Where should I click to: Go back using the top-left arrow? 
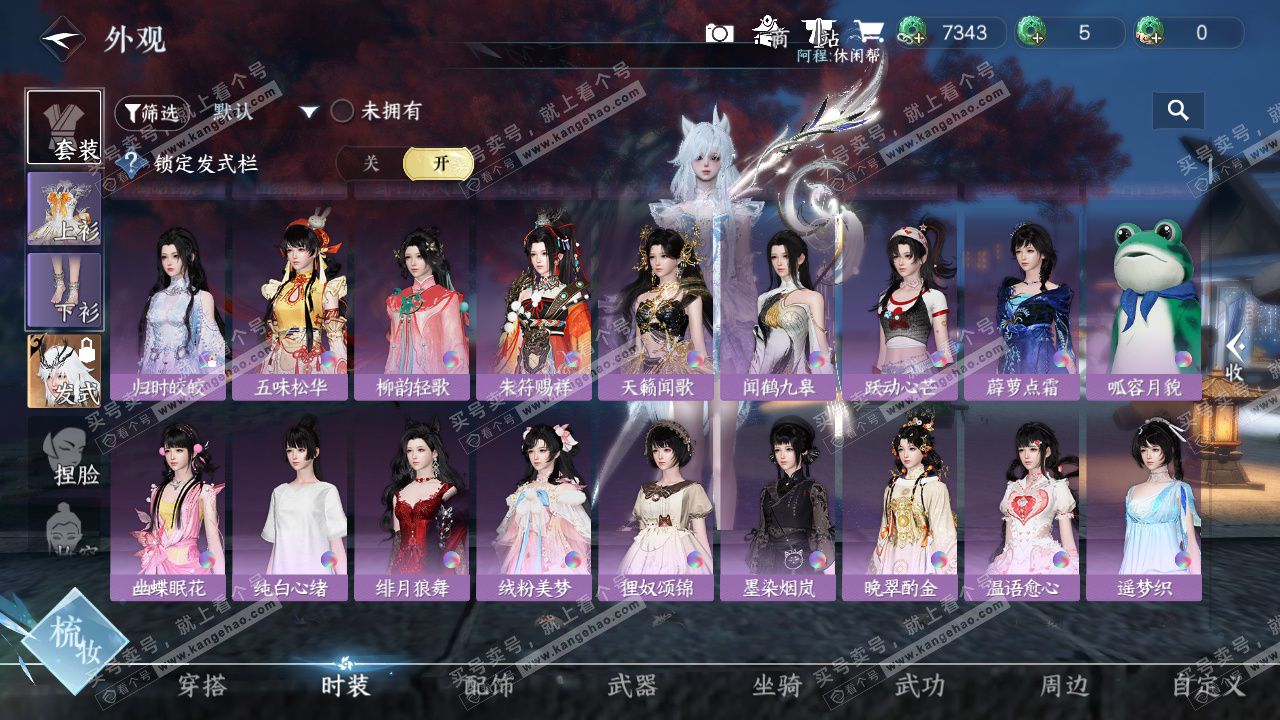click(61, 39)
